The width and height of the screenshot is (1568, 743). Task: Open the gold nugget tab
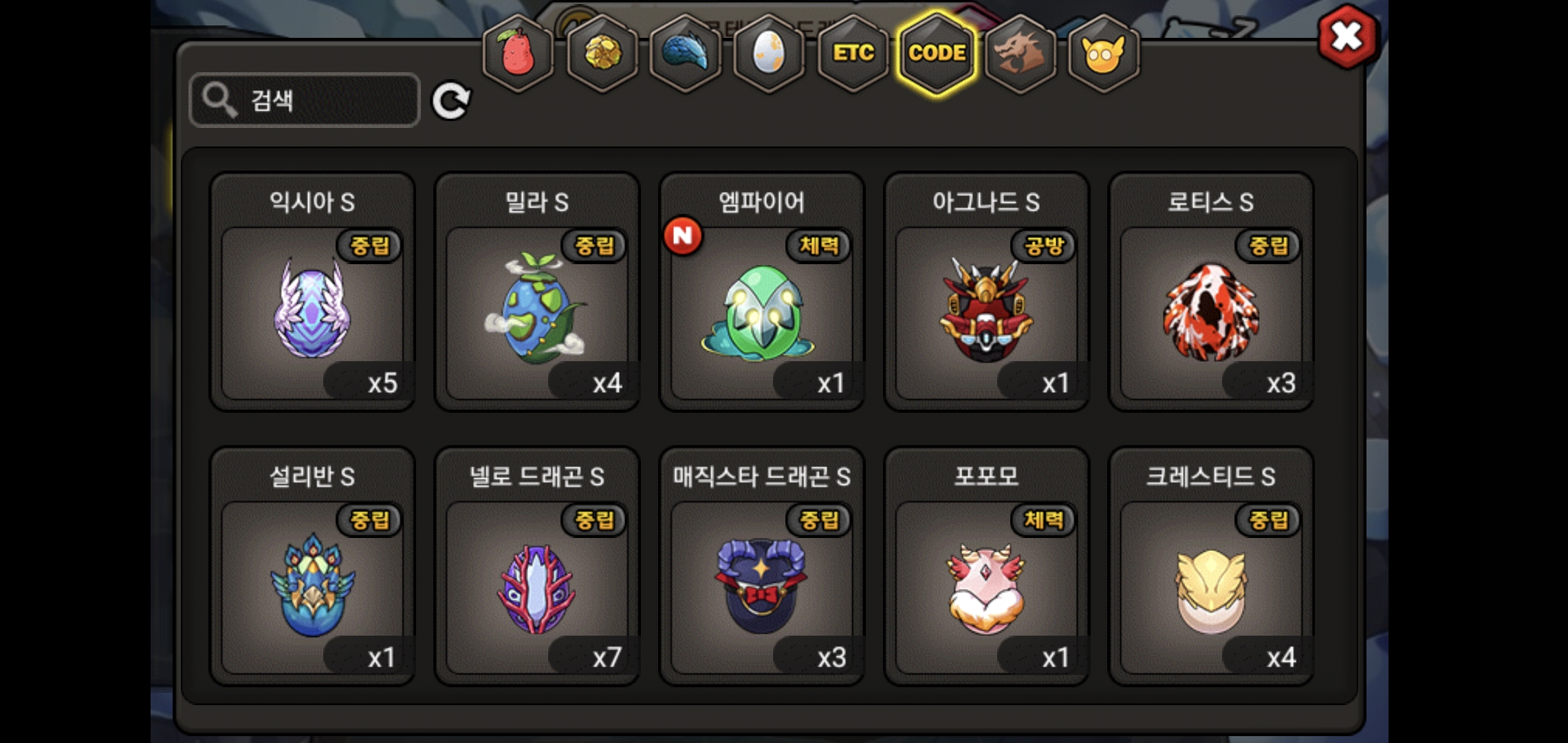(602, 53)
